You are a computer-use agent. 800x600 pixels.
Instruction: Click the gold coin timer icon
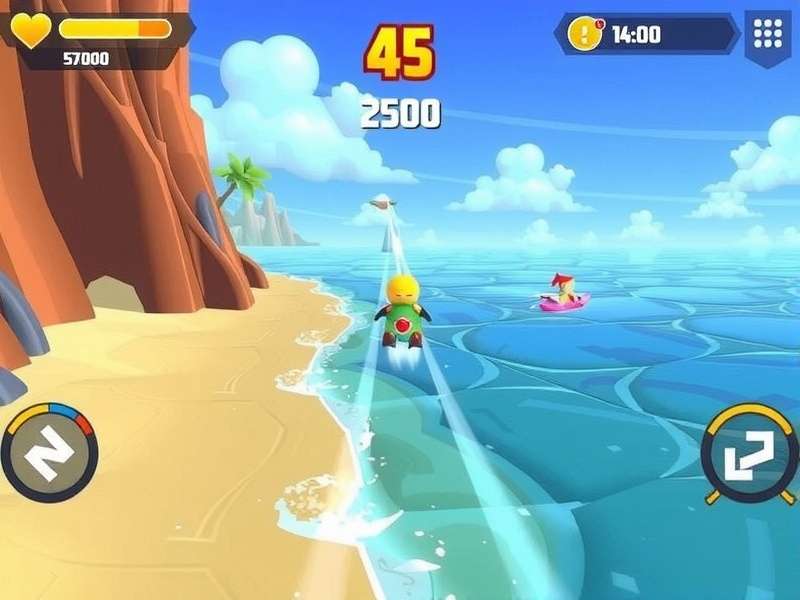pos(584,34)
